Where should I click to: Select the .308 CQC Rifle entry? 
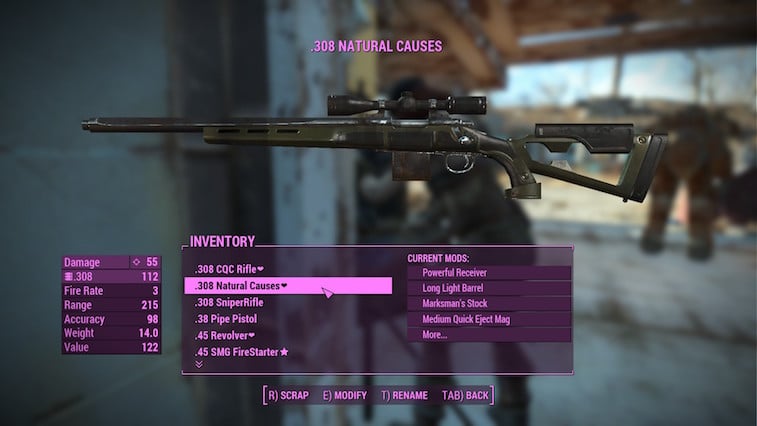(229, 269)
